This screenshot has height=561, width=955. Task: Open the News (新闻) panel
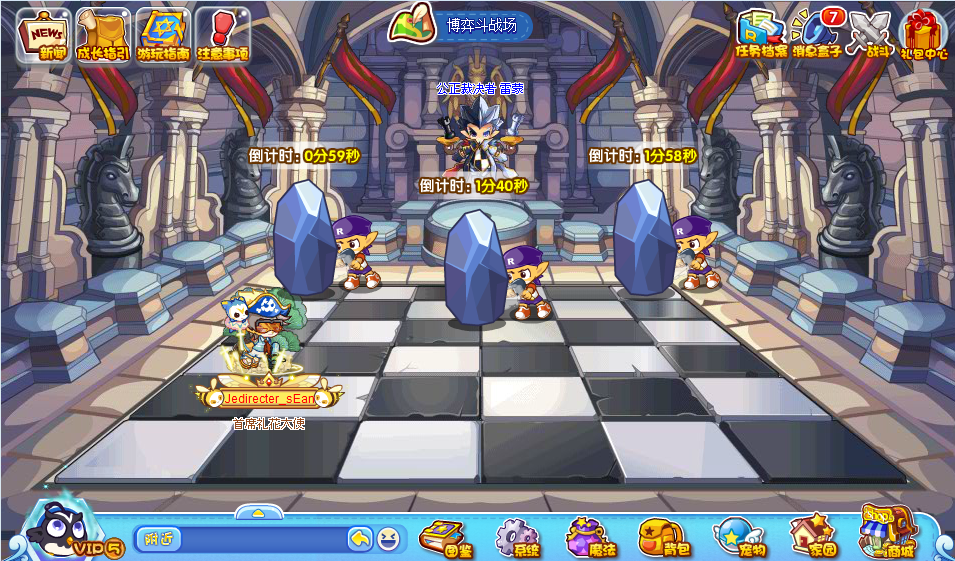point(43,35)
